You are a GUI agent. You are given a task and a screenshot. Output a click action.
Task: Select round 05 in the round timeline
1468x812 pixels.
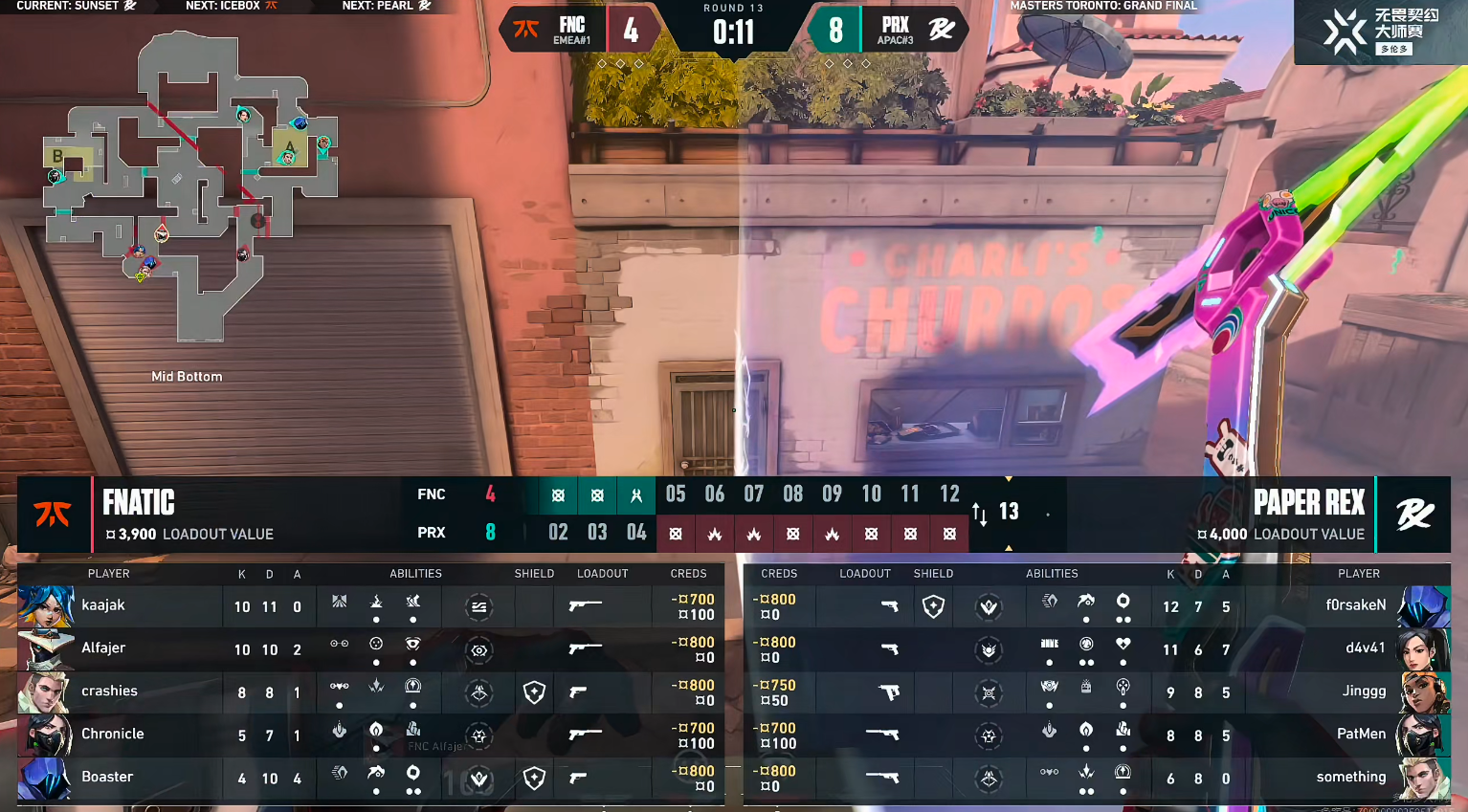(676, 494)
